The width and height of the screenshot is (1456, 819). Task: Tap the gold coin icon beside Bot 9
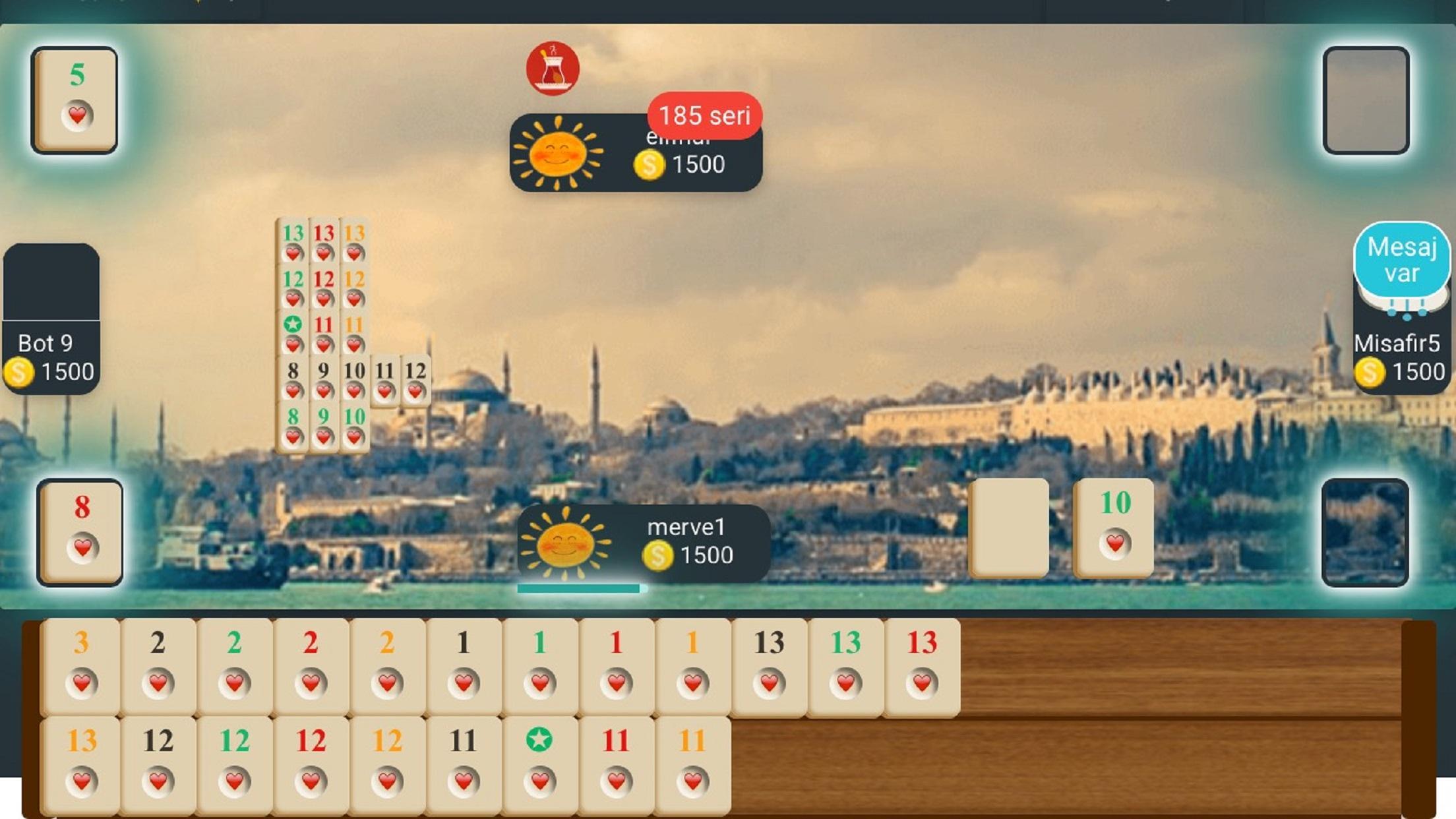22,371
